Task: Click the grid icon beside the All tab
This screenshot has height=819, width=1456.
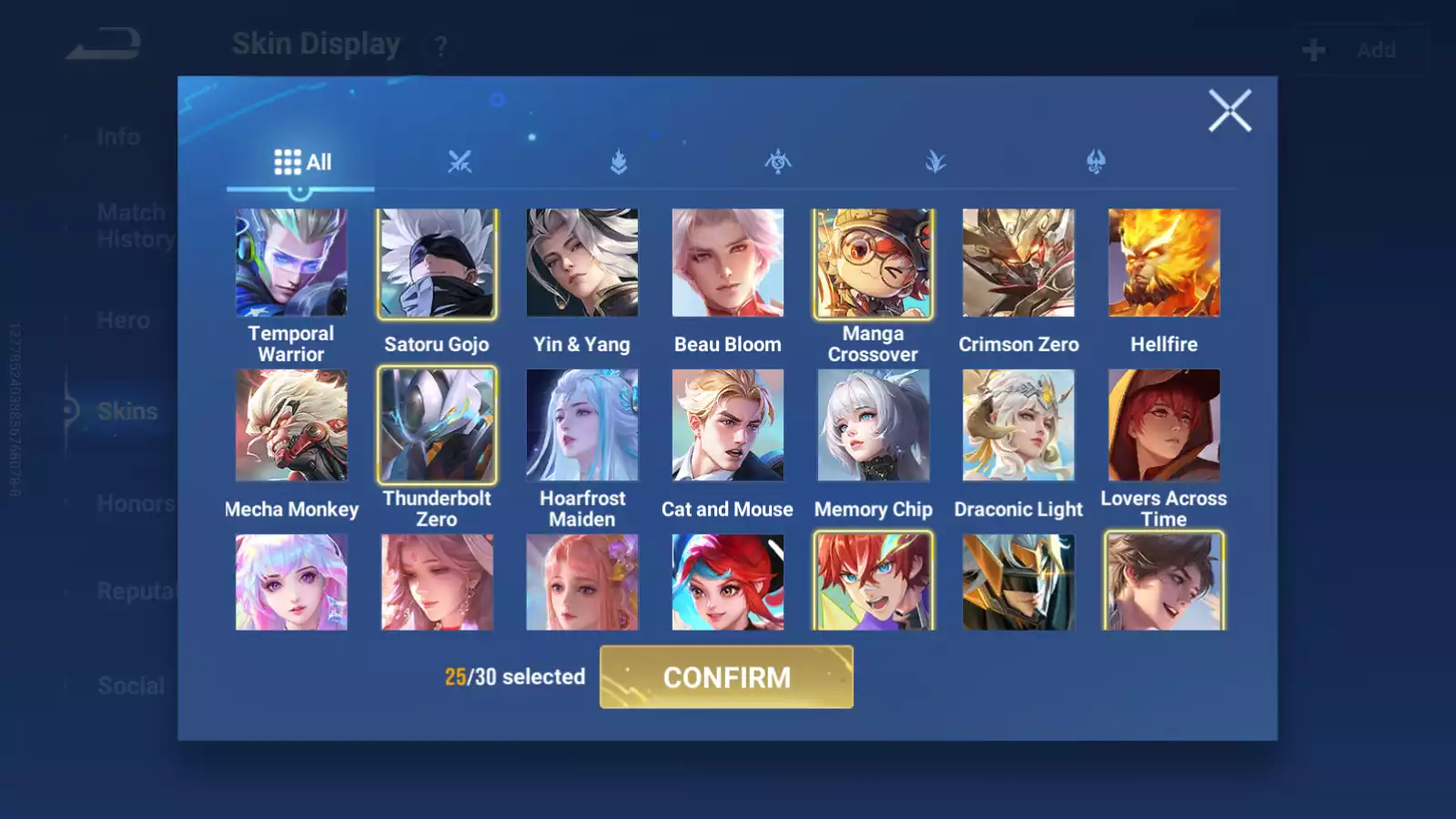Action: tap(289, 161)
